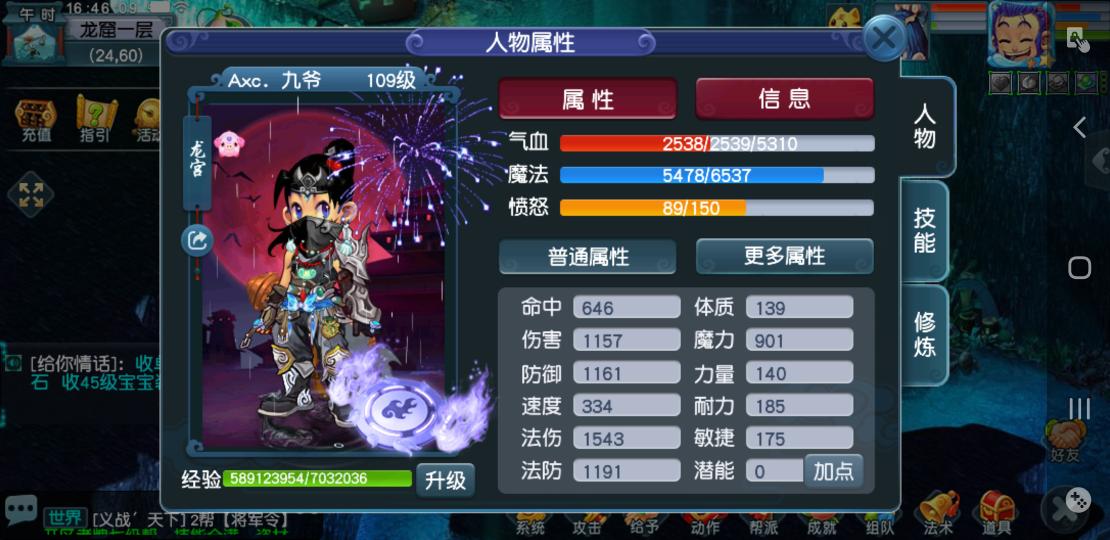
Task: Select the 世界 world chat channel
Action: pyautogui.click(x=65, y=518)
